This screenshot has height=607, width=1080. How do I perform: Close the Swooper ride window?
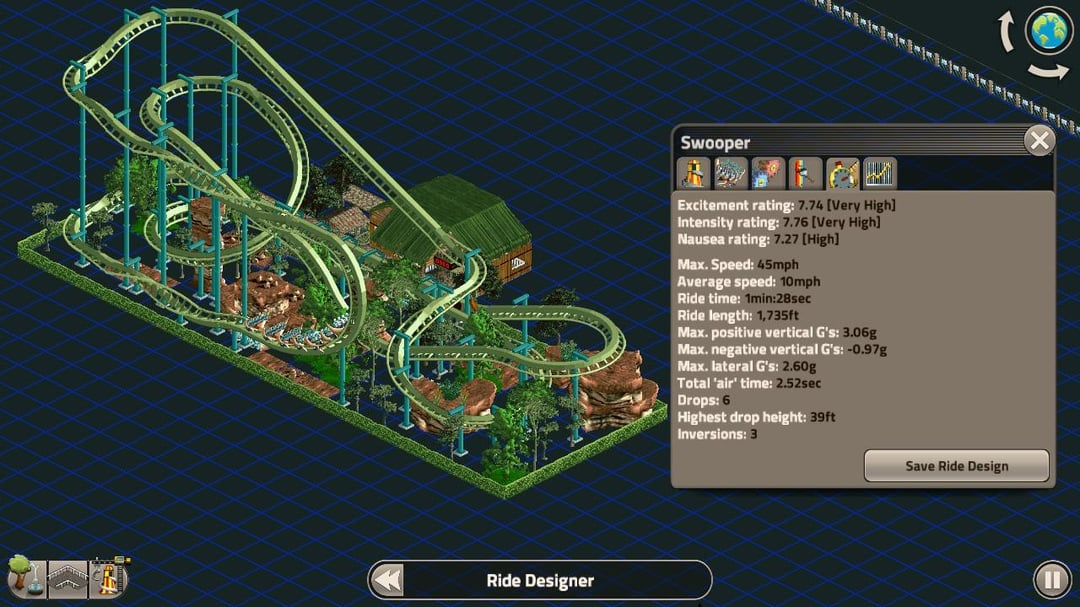pos(1039,141)
